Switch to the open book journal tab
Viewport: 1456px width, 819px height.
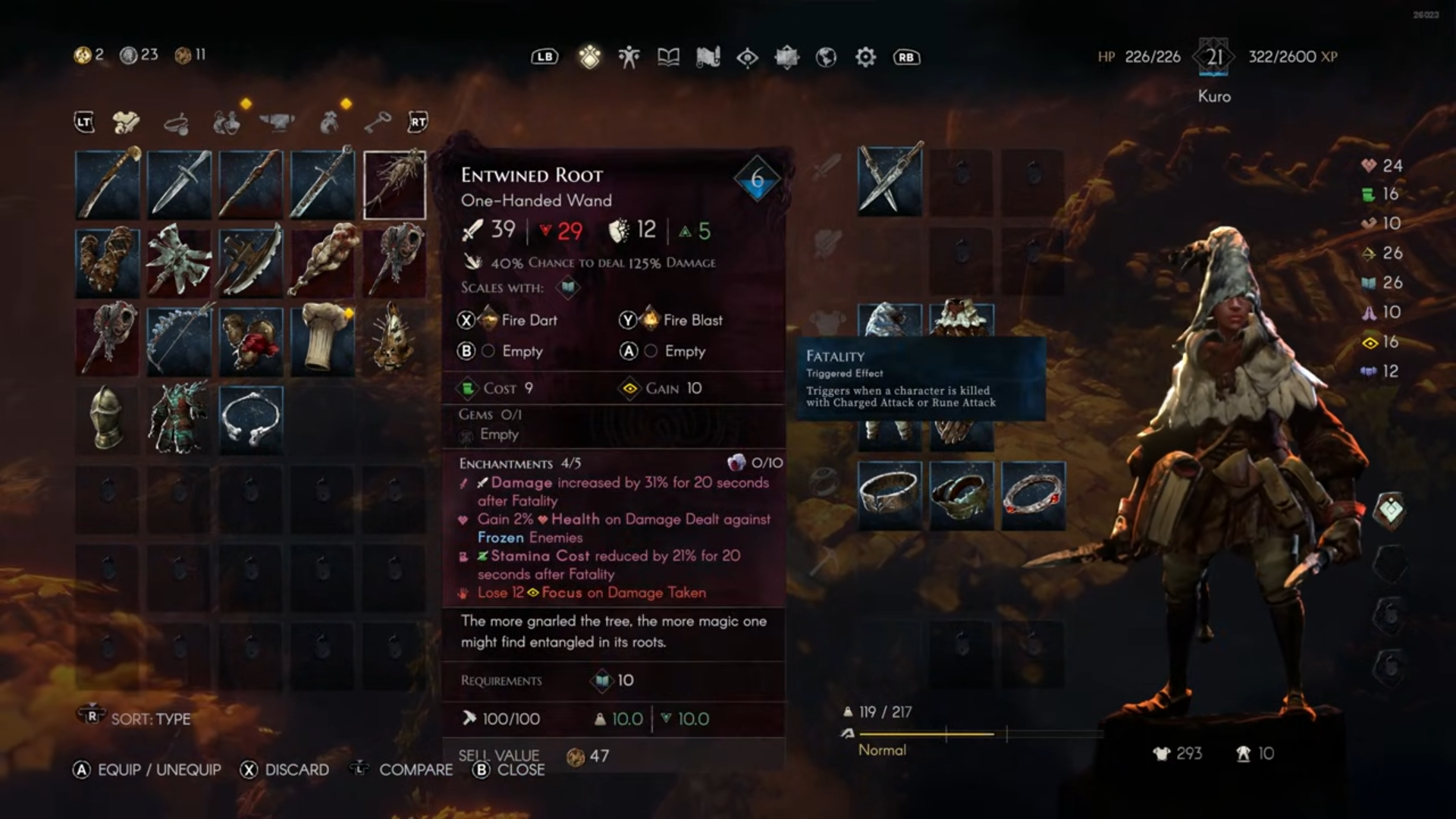[668, 57]
